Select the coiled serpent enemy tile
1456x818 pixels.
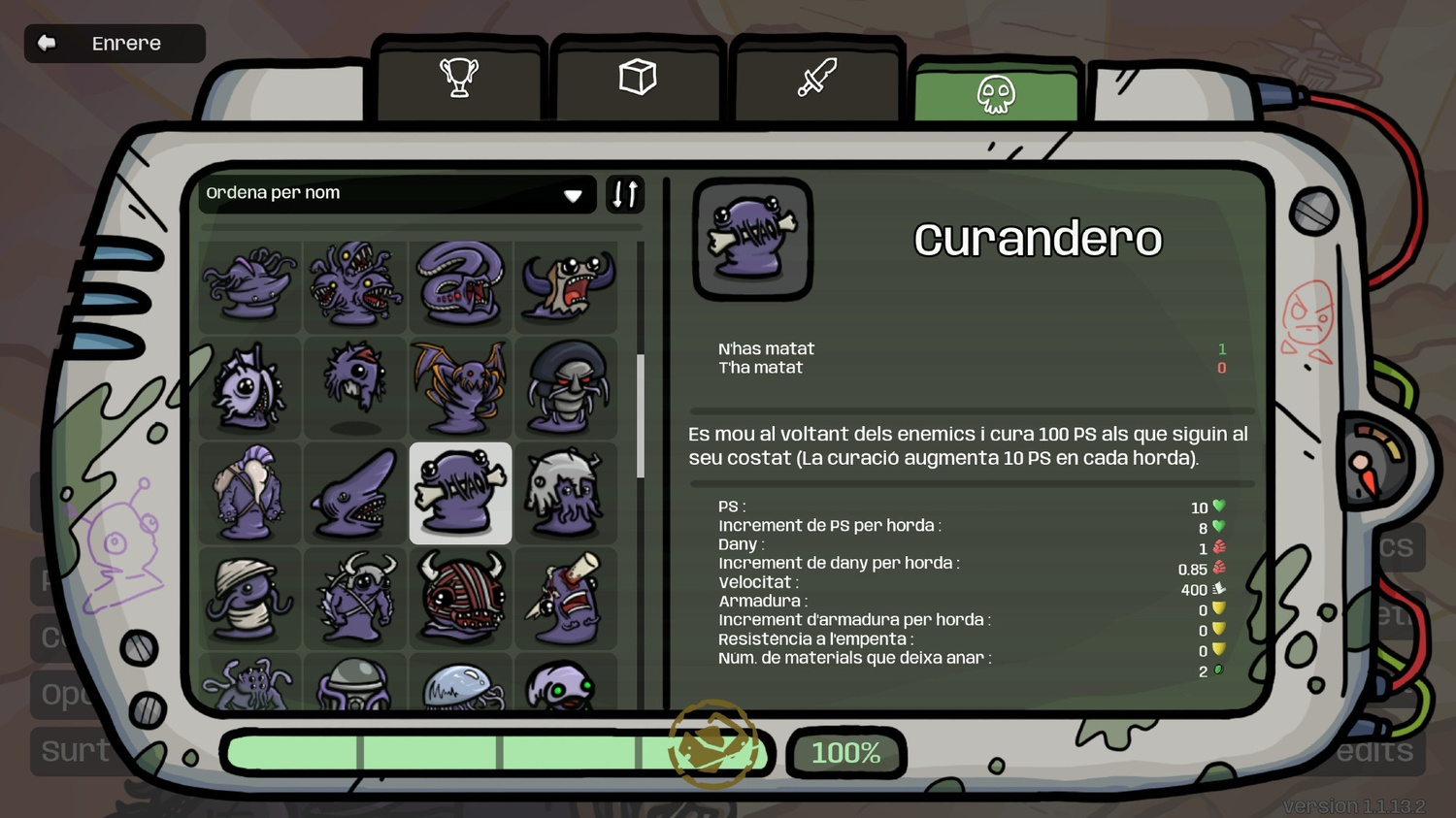pyautogui.click(x=460, y=285)
